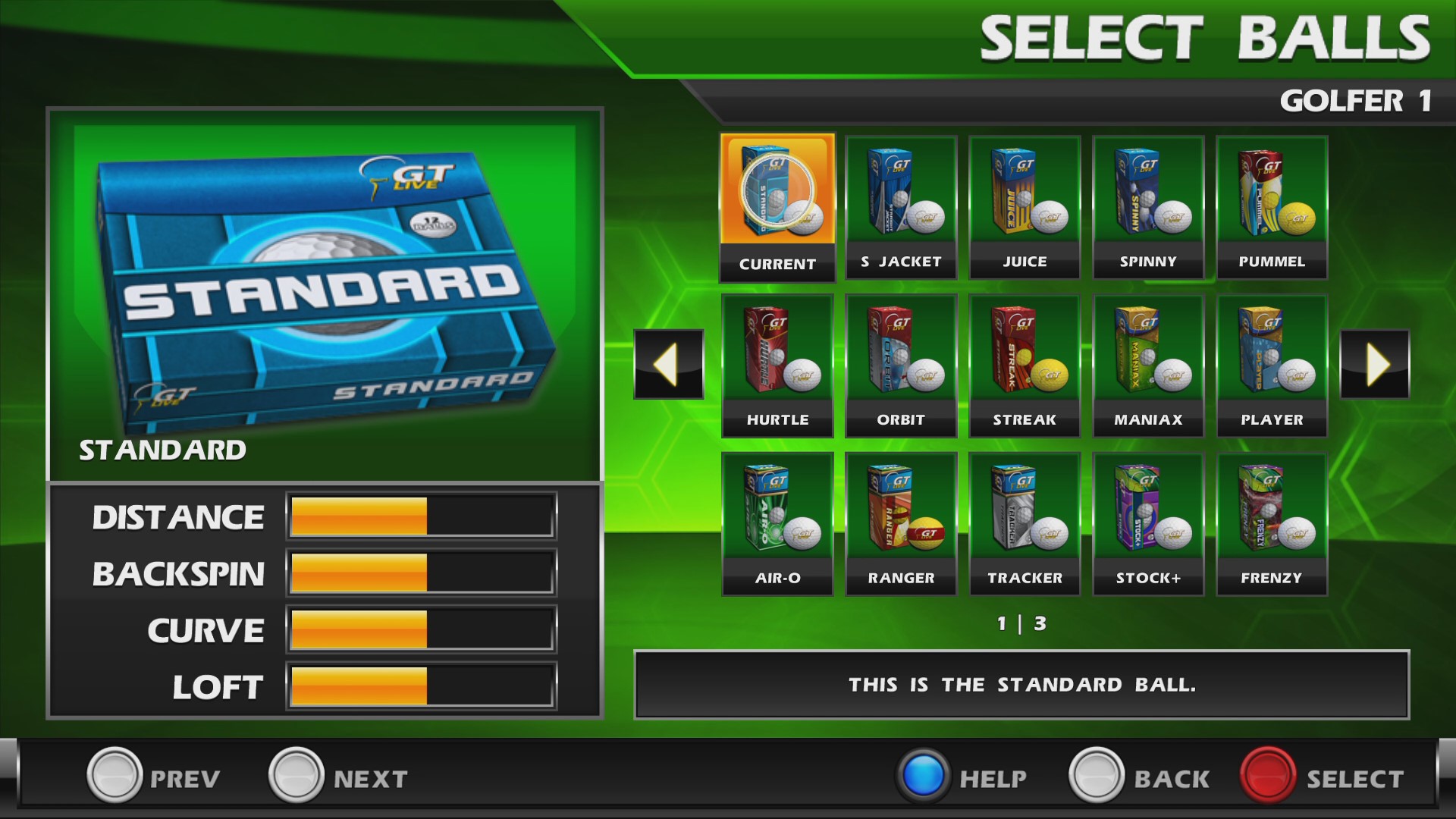
Task: Pick the Spinny ball icon
Action: coord(1148,199)
